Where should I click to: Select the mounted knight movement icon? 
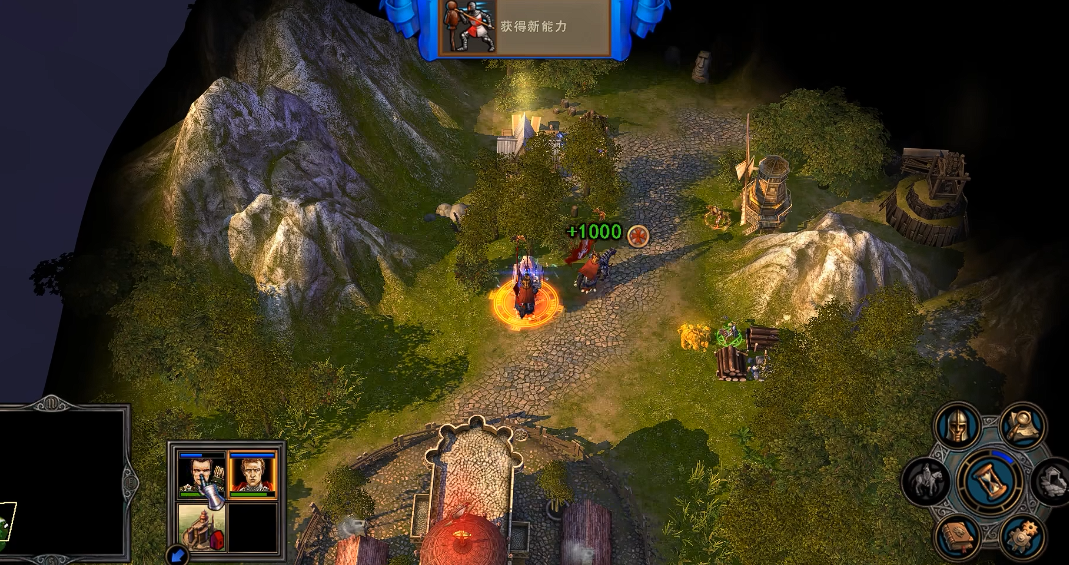coord(925,481)
